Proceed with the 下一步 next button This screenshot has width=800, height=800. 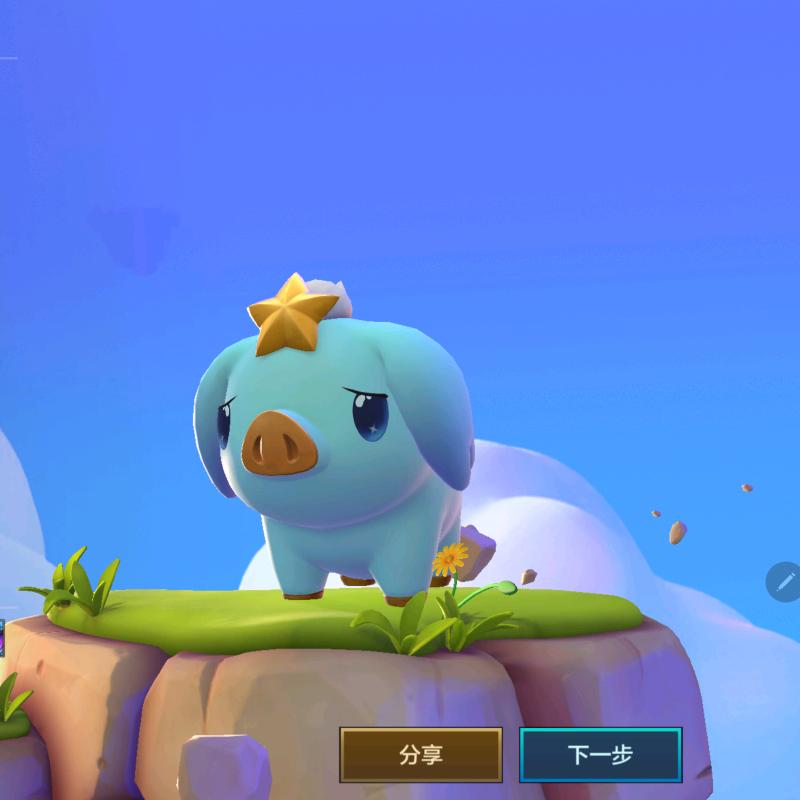(600, 754)
